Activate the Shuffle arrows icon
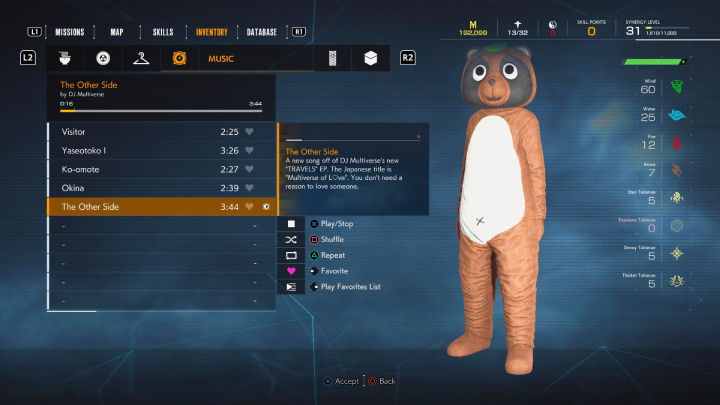Viewport: 720px width, 405px height. coord(291,240)
